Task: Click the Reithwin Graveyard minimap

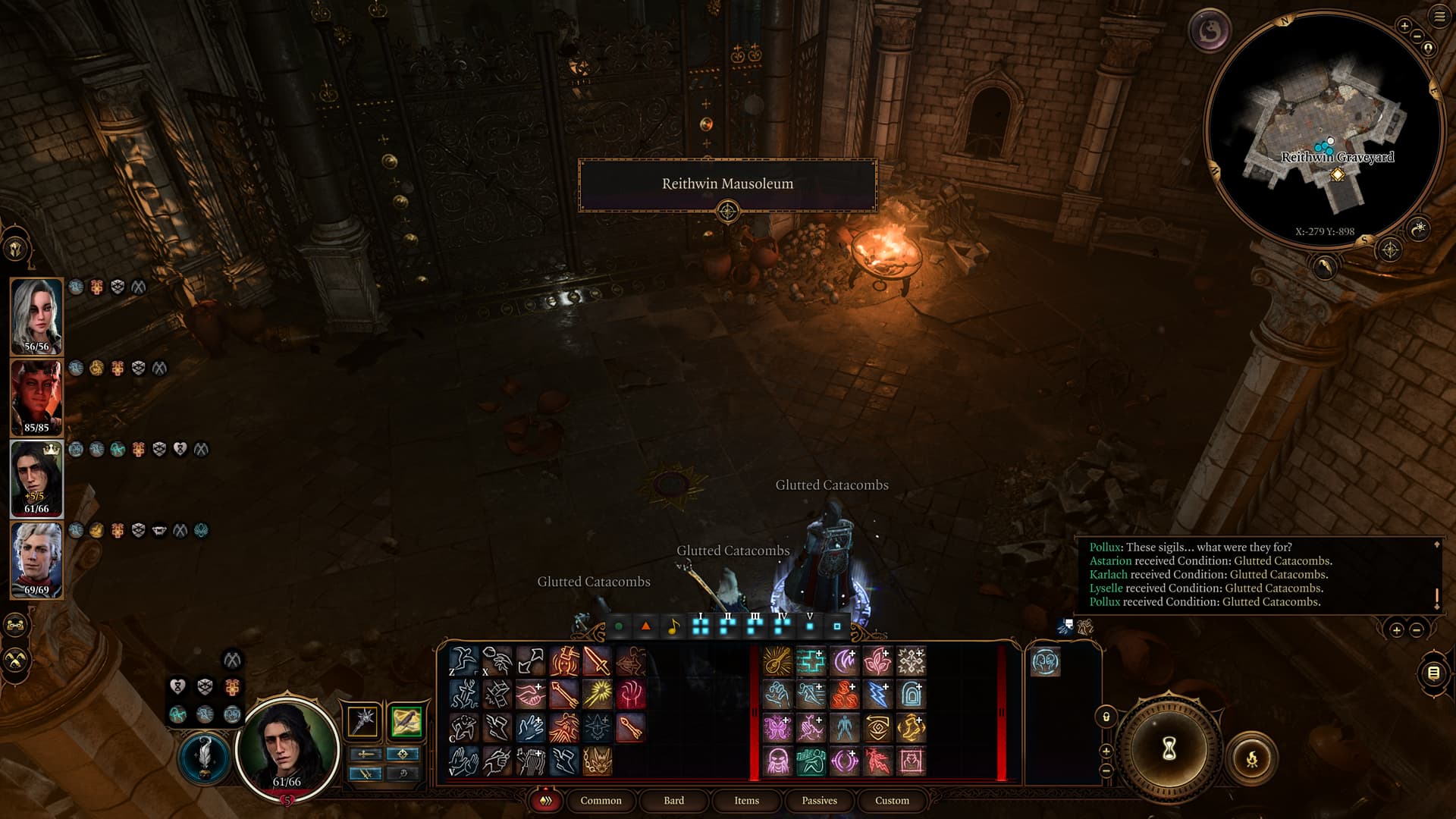Action: pos(1323,129)
